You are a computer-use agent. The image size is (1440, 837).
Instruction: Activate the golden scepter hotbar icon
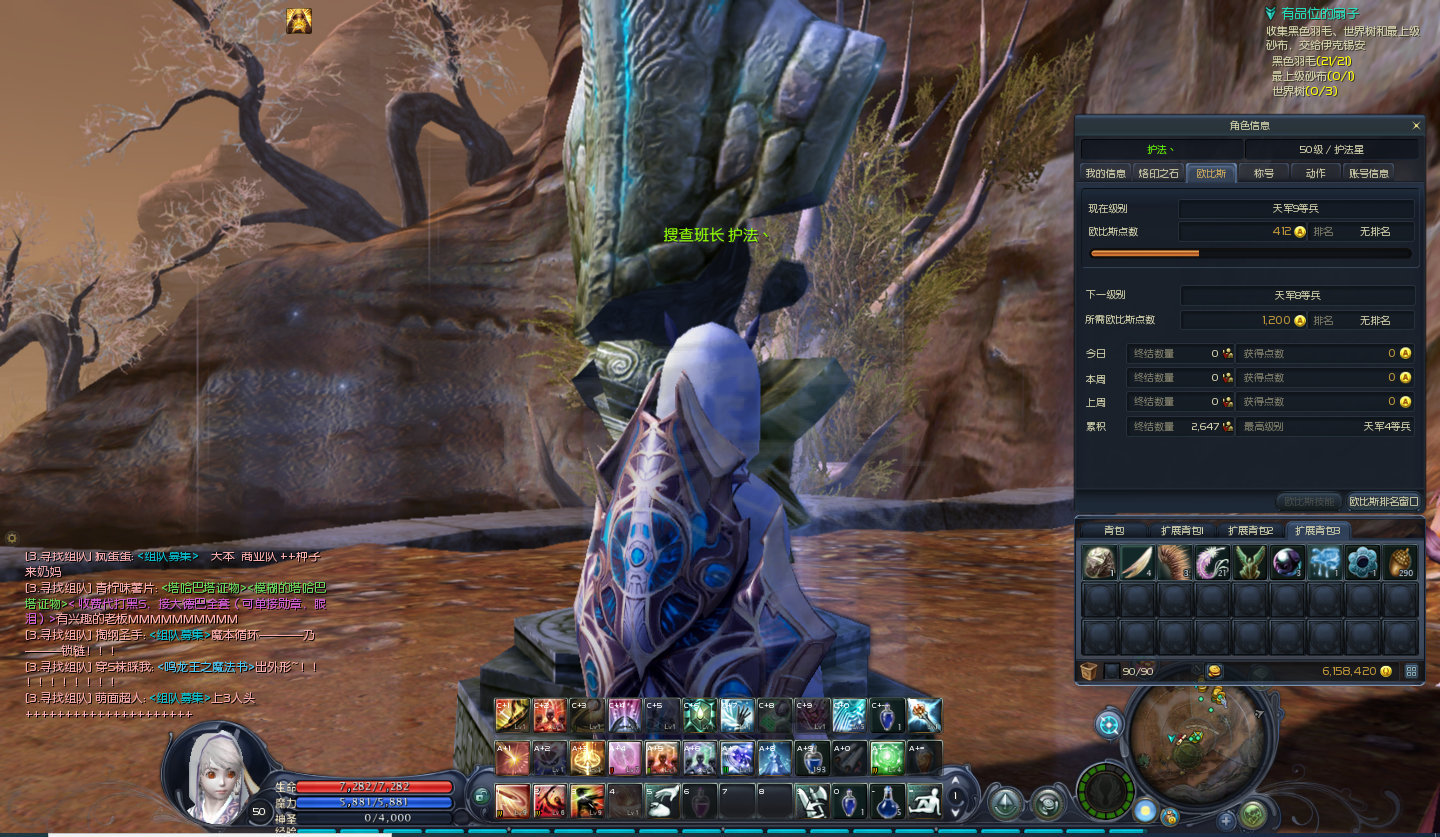point(923,714)
